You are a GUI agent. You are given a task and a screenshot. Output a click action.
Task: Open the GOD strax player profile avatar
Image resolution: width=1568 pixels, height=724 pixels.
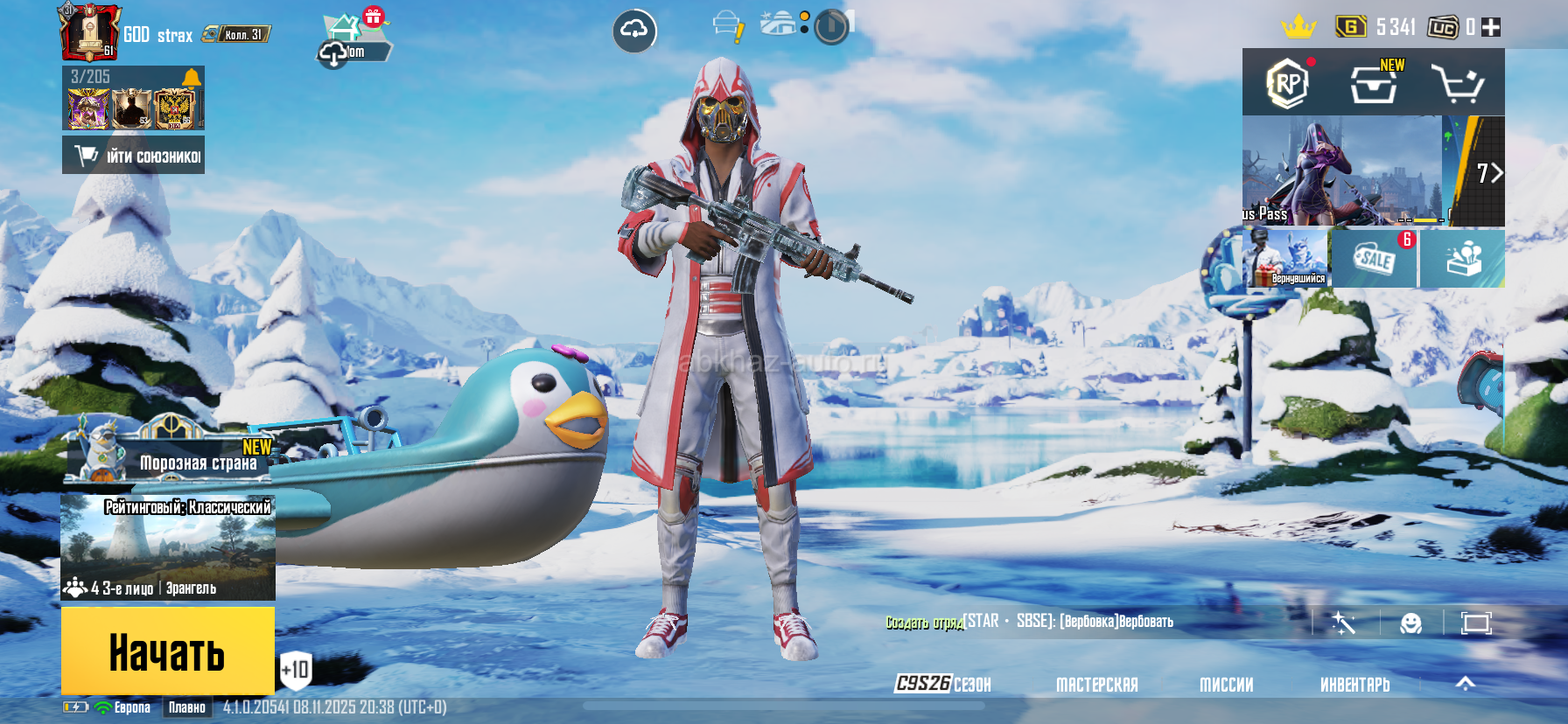click(x=88, y=33)
